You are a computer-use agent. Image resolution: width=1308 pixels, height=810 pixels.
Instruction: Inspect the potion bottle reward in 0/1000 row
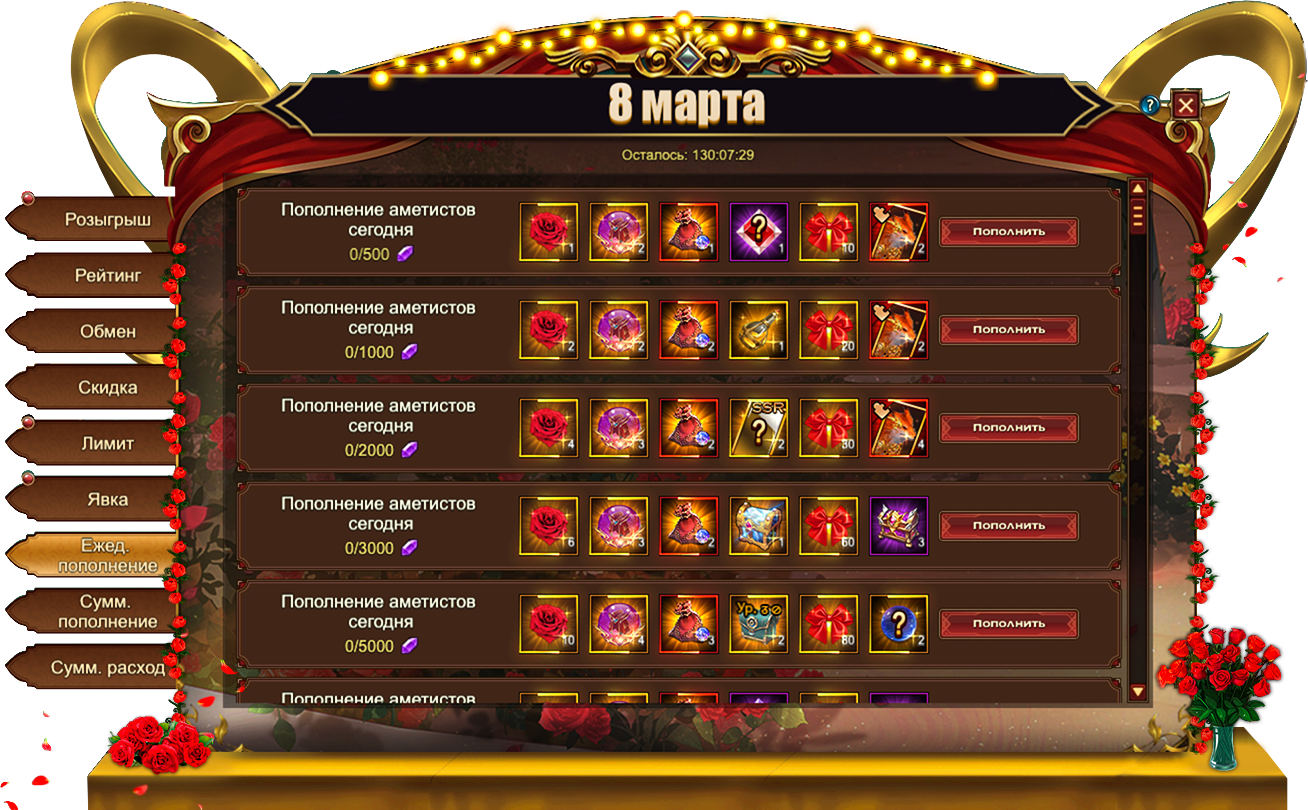pos(758,330)
